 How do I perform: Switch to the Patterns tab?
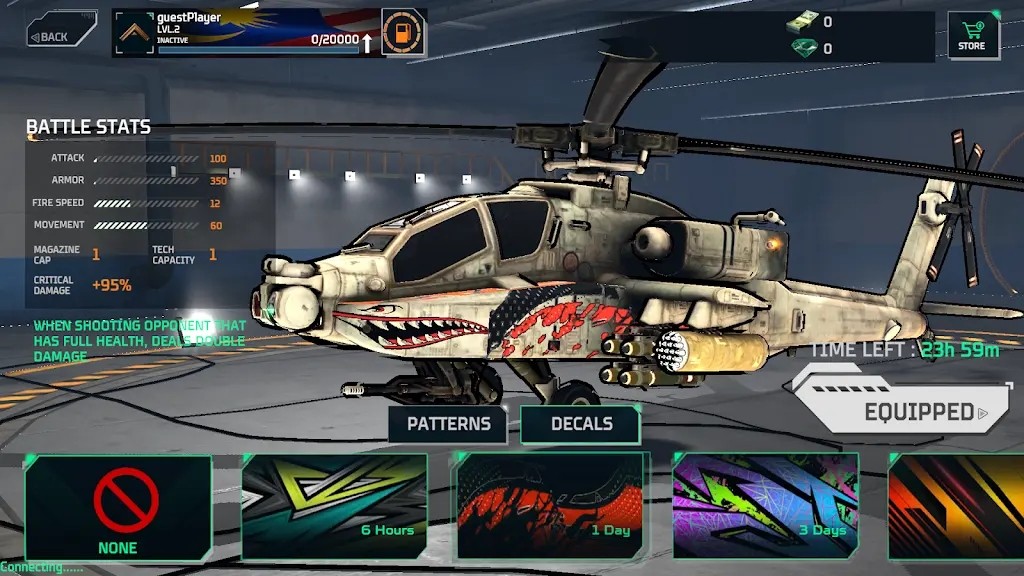(448, 424)
